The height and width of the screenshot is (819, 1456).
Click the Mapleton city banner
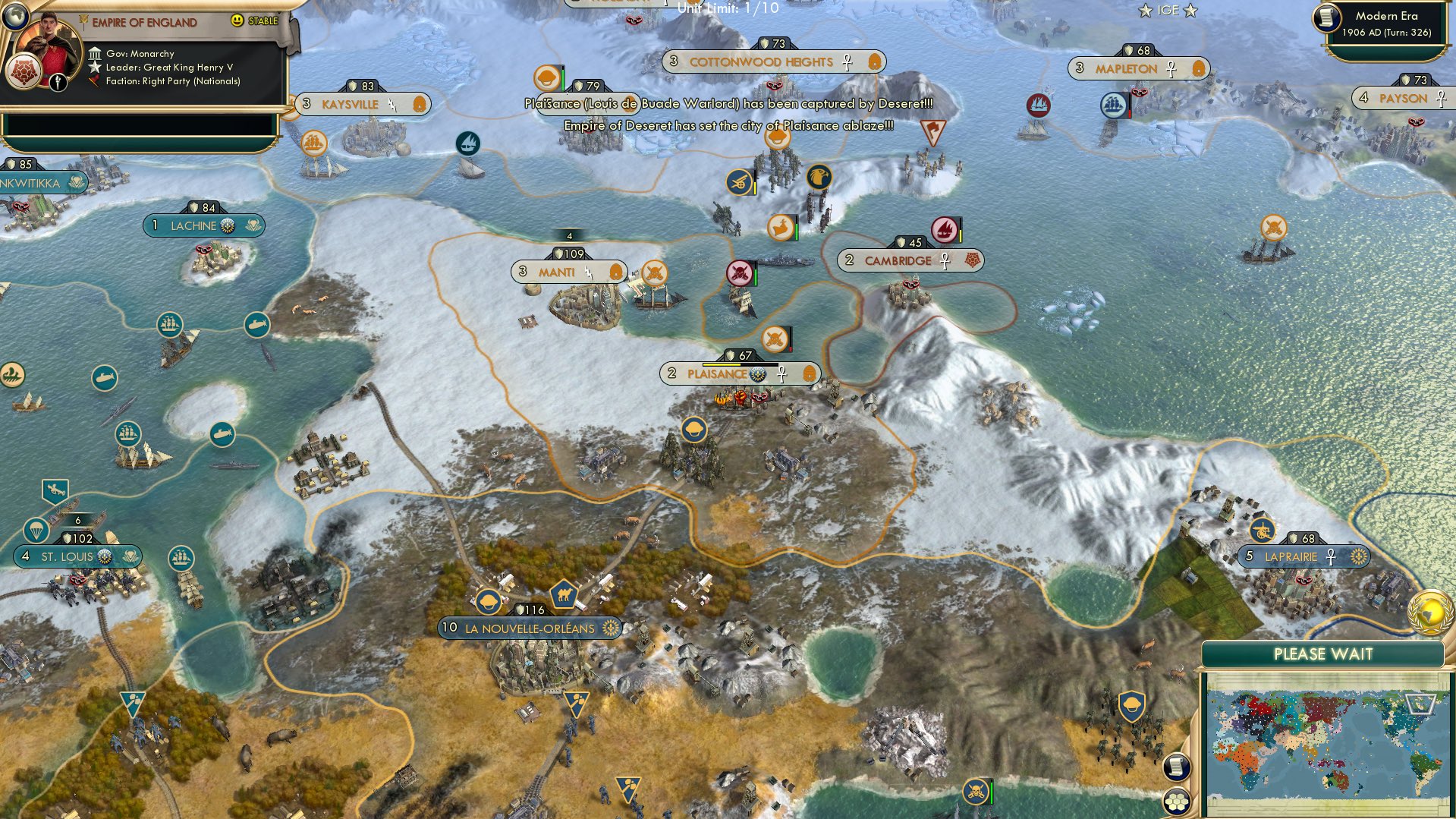1128,68
